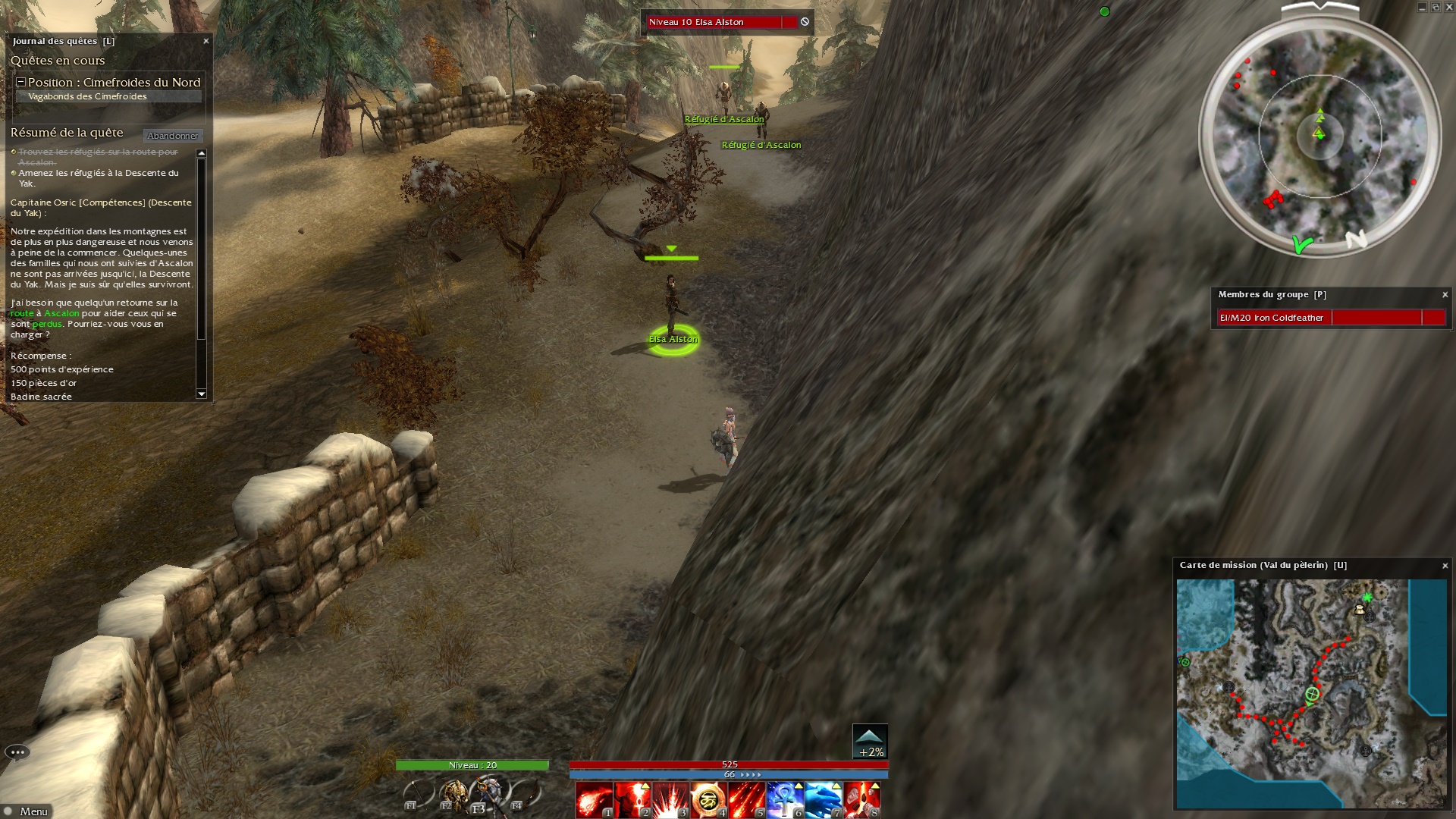
Task: Cast the meteor shower skill in slot 5
Action: [747, 801]
